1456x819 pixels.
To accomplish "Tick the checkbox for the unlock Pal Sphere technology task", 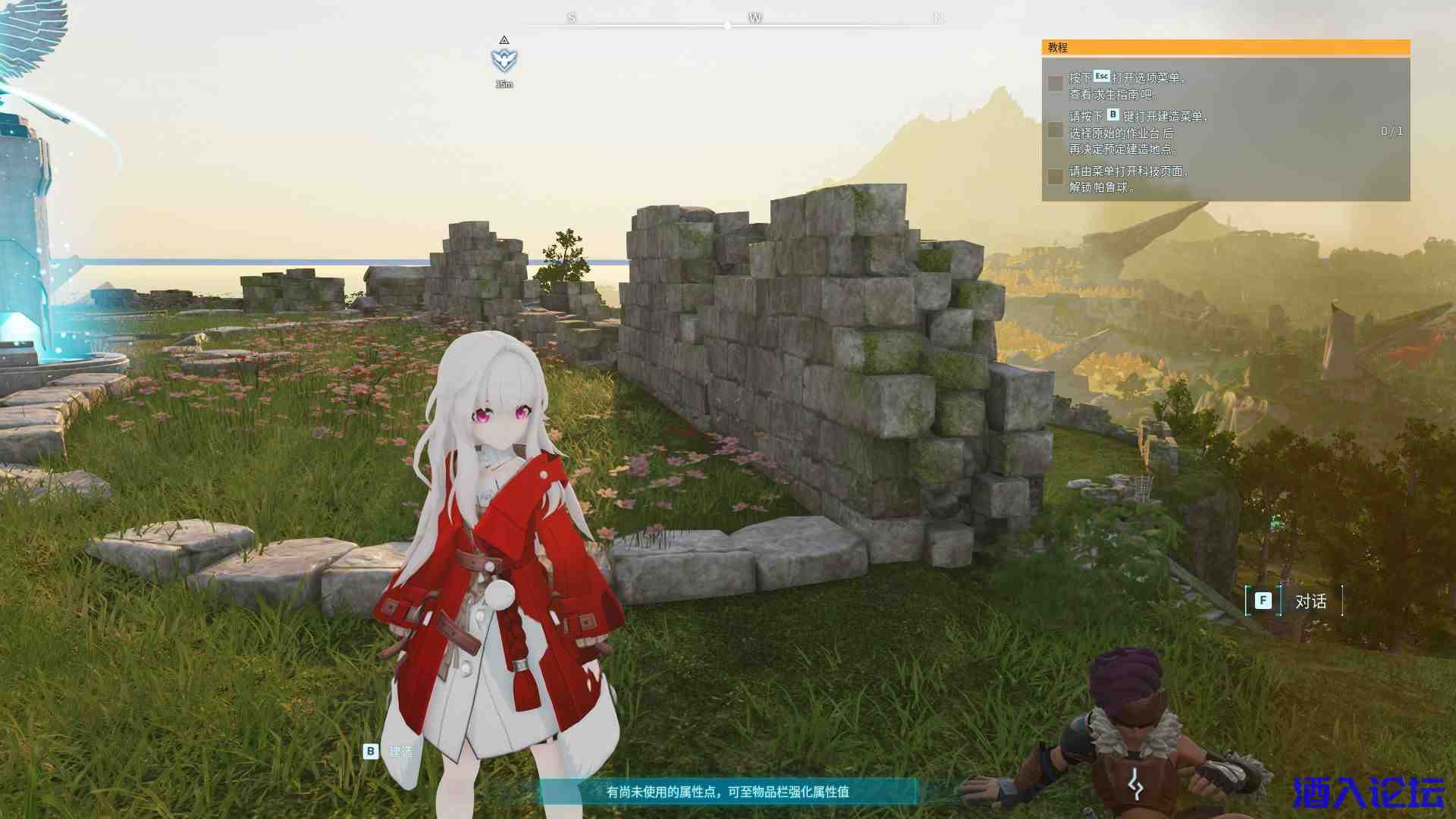I will [1055, 177].
